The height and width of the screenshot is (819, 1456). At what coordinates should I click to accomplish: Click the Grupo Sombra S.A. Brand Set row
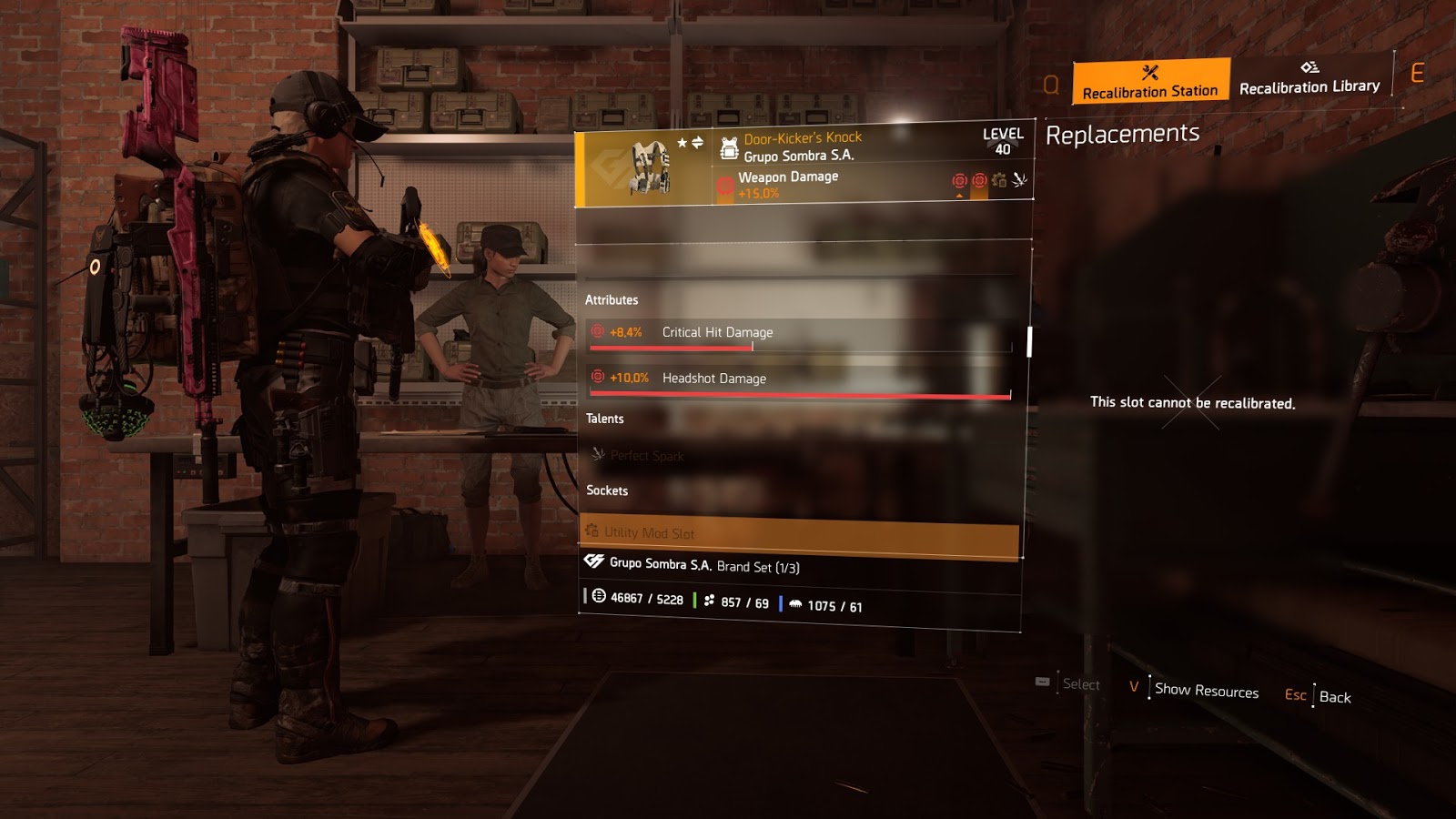[704, 565]
